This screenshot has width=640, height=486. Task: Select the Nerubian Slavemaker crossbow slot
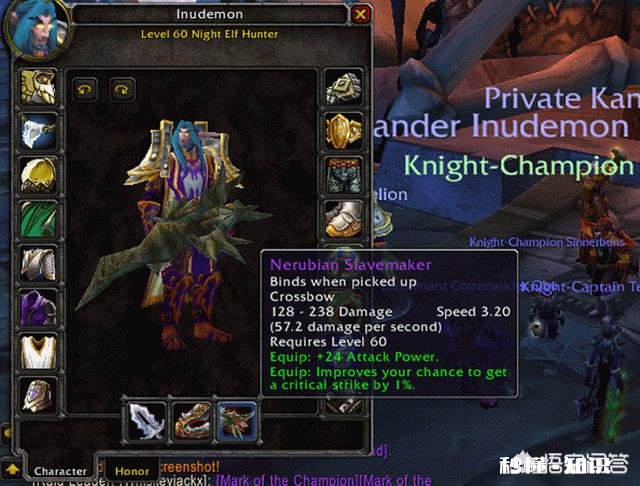point(236,420)
